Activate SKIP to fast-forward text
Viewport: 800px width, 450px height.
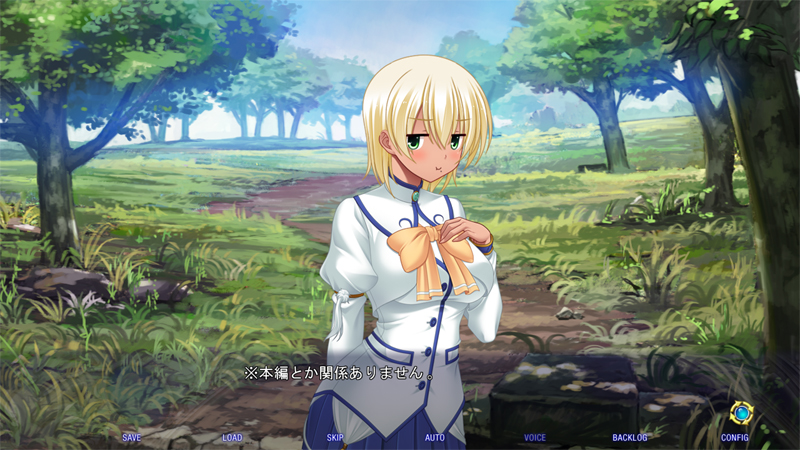coord(335,438)
